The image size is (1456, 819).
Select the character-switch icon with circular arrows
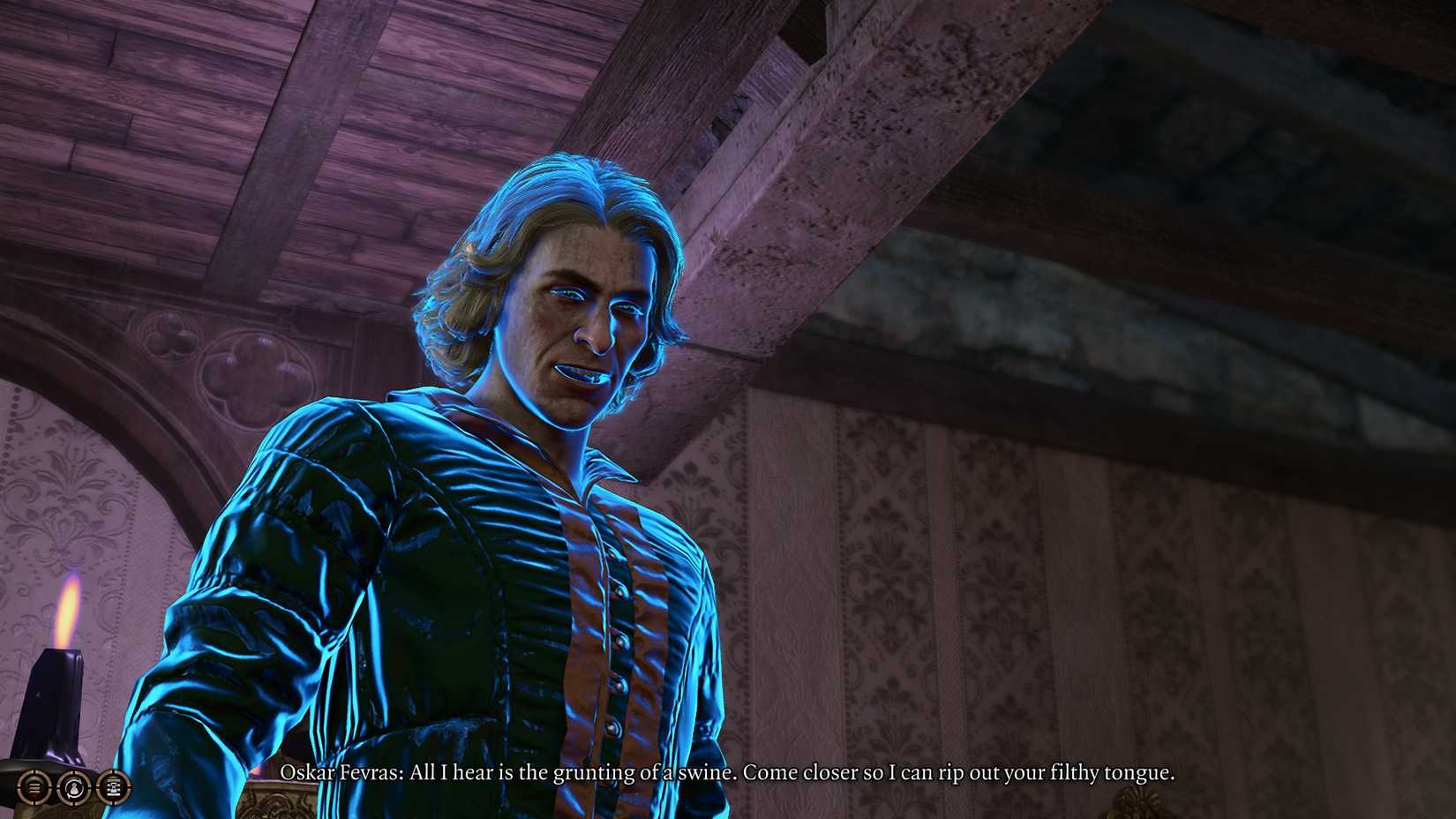pos(73,787)
